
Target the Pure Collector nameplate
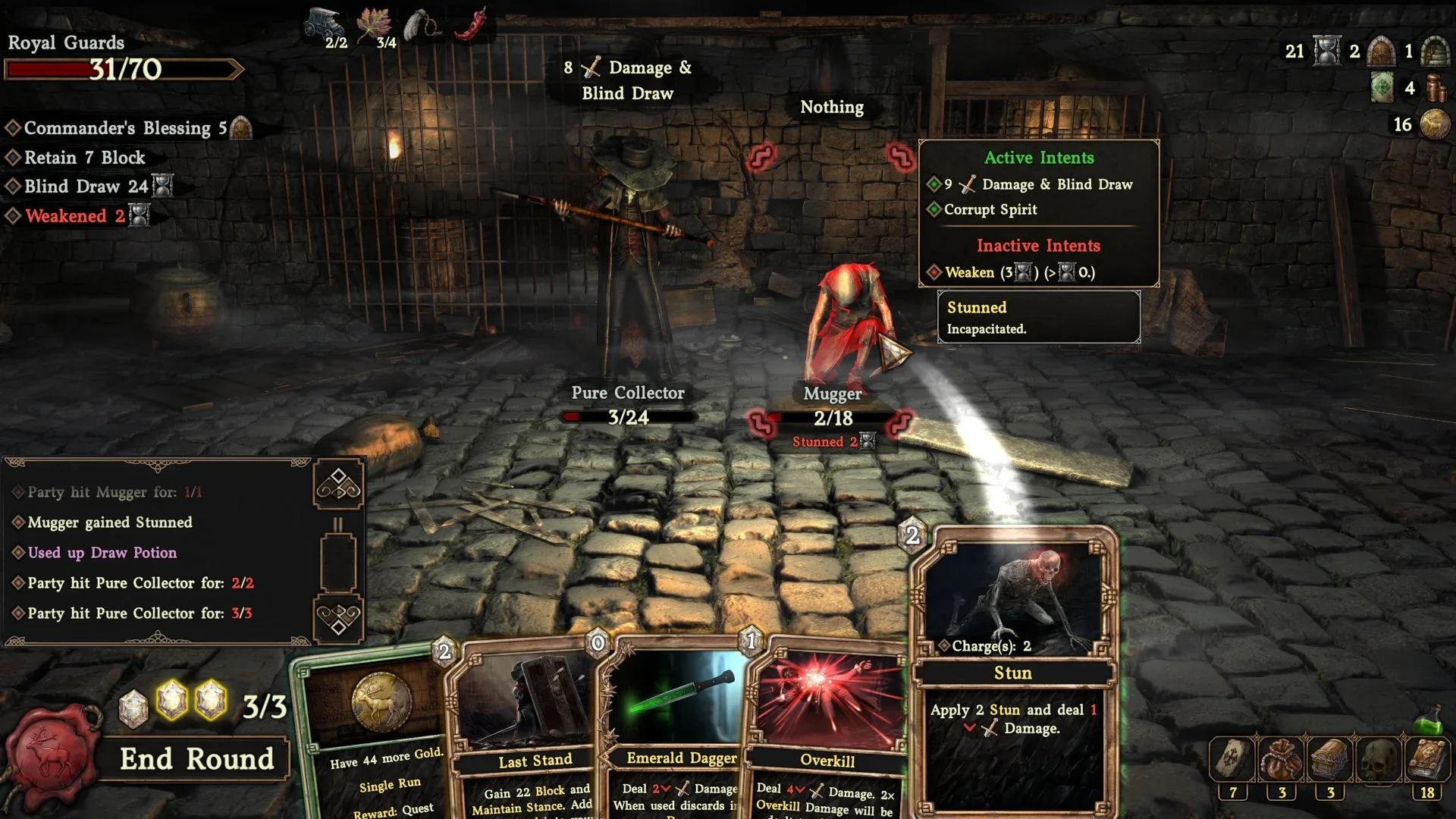pos(627,393)
